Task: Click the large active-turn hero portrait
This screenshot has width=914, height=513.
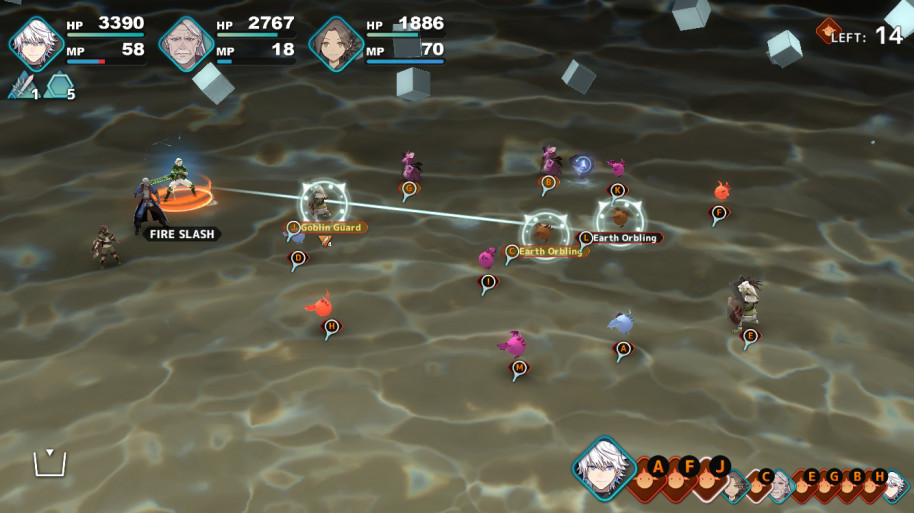Action: pos(604,468)
